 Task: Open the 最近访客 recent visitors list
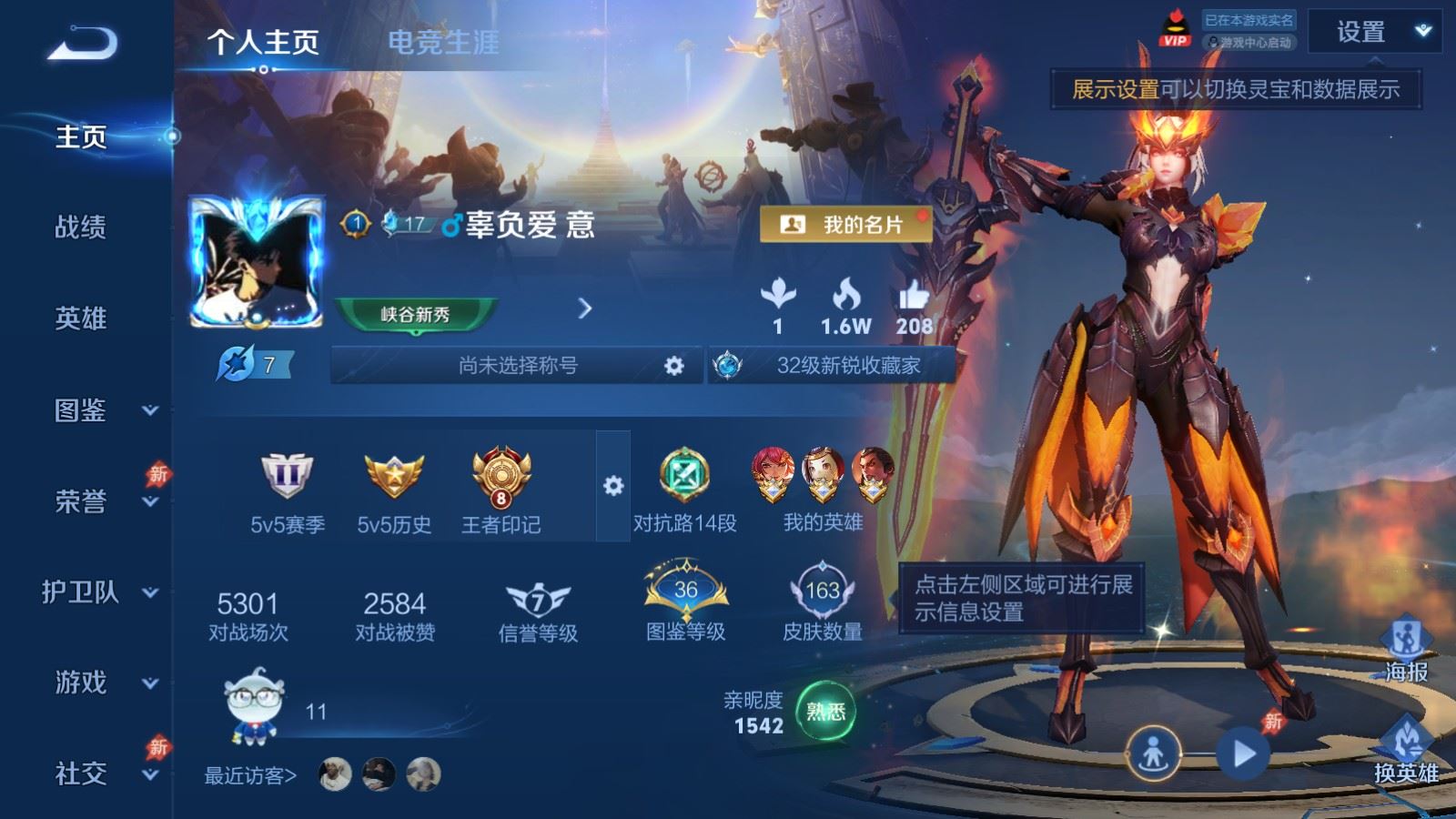251,775
